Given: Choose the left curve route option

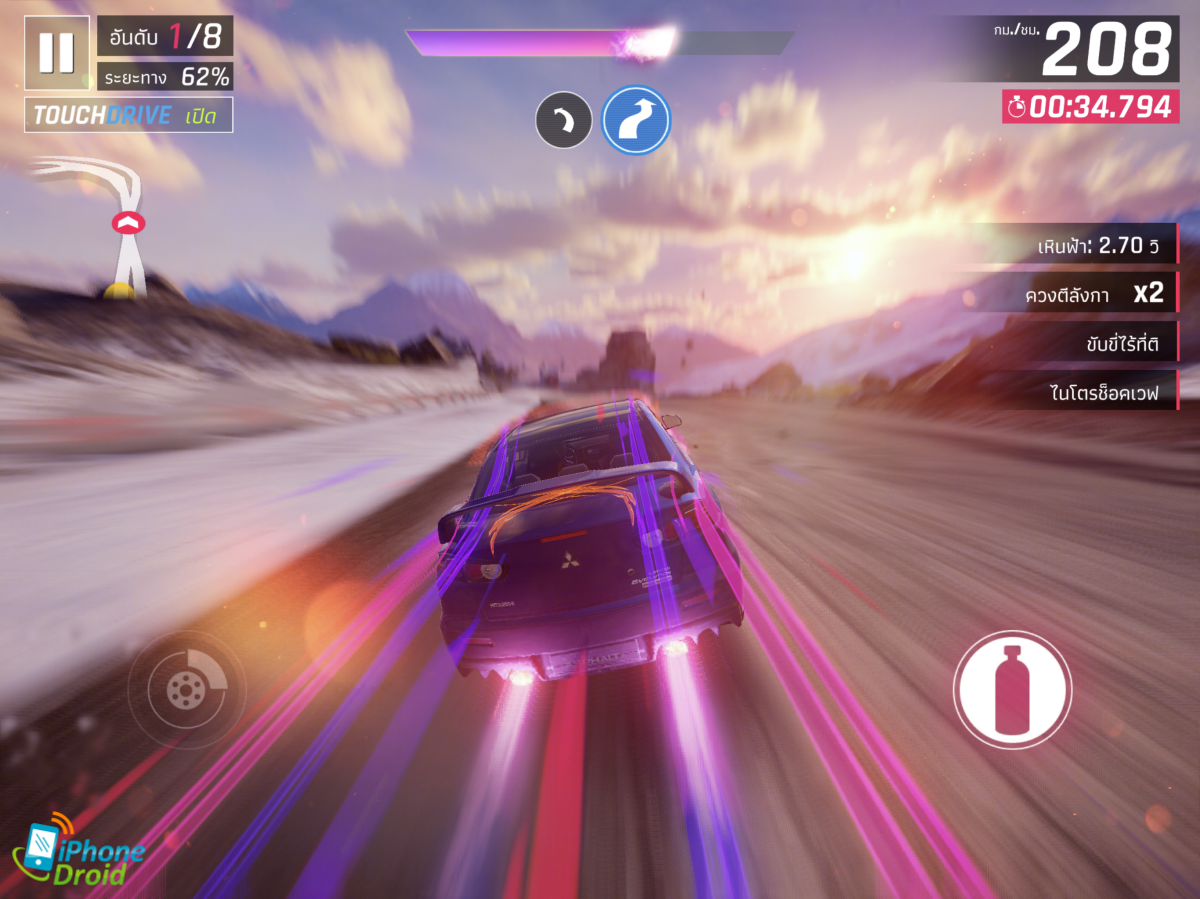Looking at the screenshot, I should [x=564, y=121].
